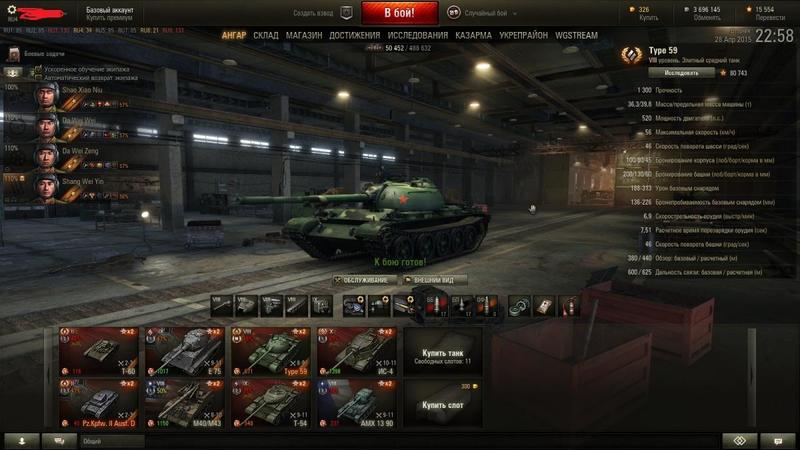This screenshot has width=800, height=450.
Task: Switch to the МАГАЗИН tab
Action: [303, 35]
